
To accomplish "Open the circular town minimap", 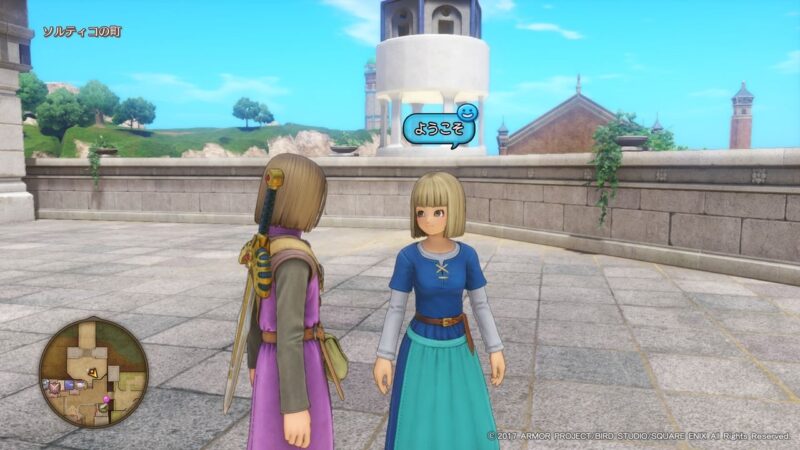I will click(93, 371).
